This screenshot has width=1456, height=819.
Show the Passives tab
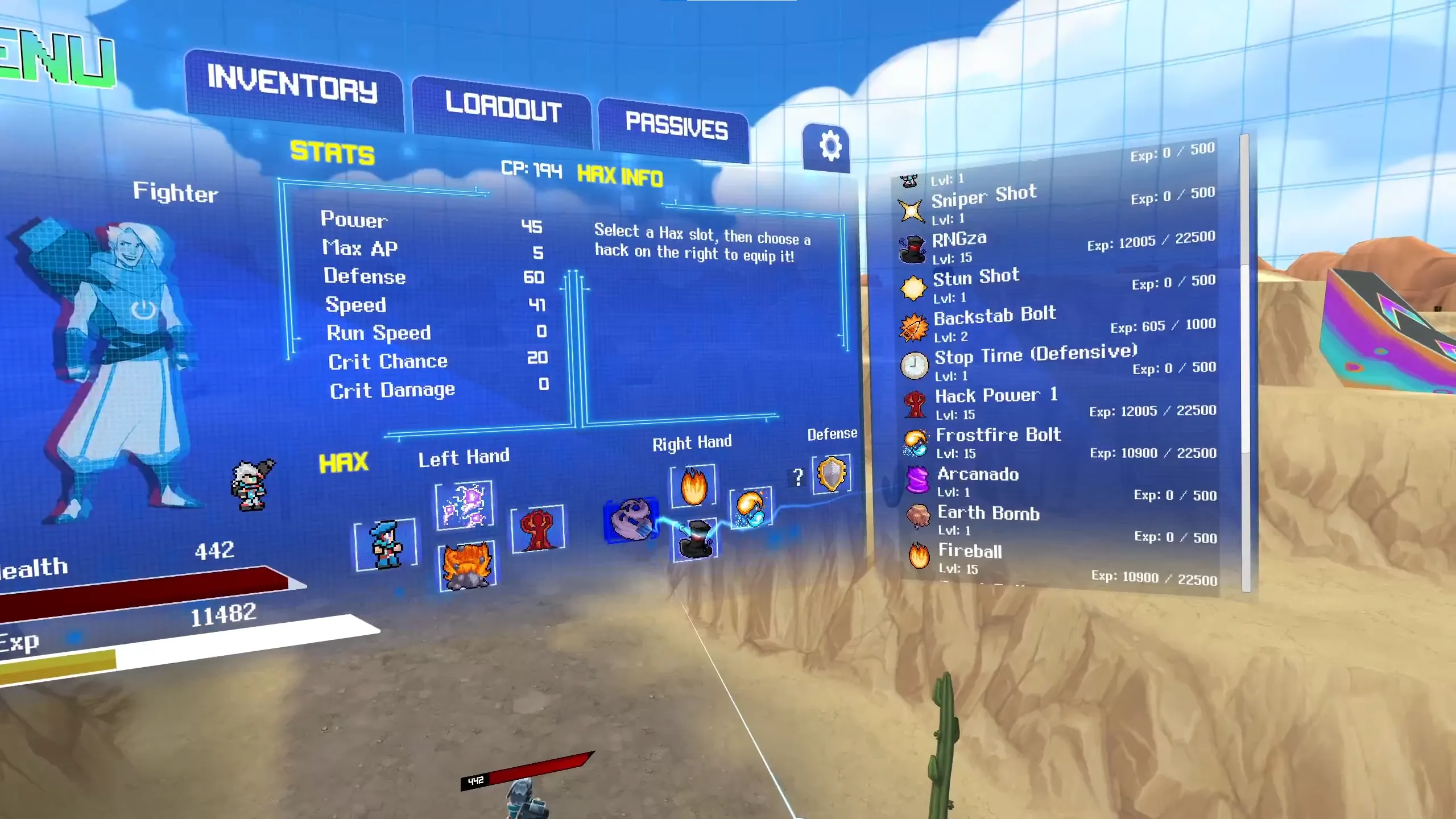(x=676, y=126)
